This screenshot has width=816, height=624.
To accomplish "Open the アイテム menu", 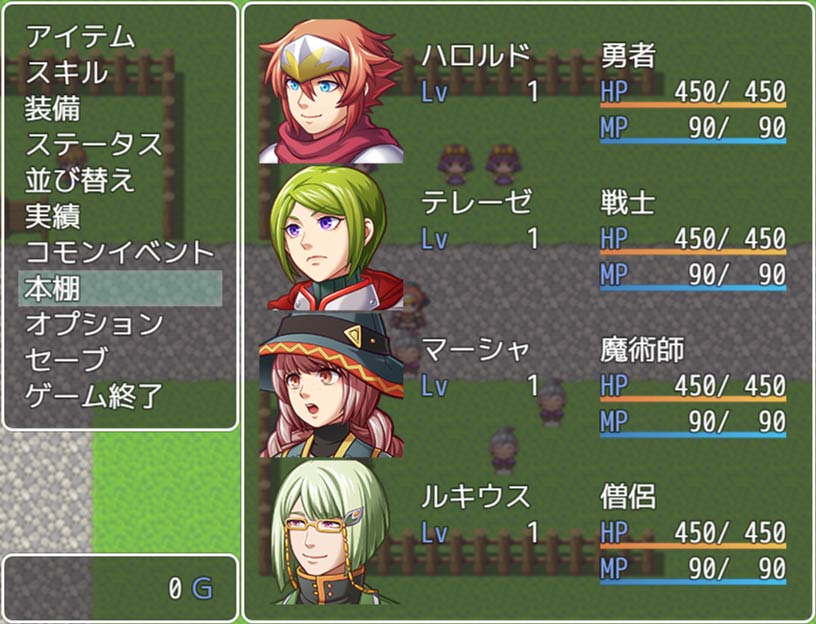I will [x=80, y=36].
